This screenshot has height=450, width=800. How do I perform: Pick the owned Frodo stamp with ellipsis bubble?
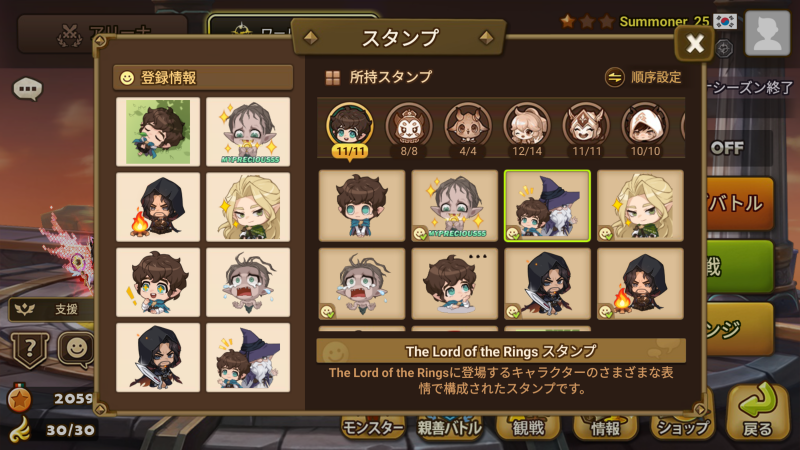(x=454, y=283)
